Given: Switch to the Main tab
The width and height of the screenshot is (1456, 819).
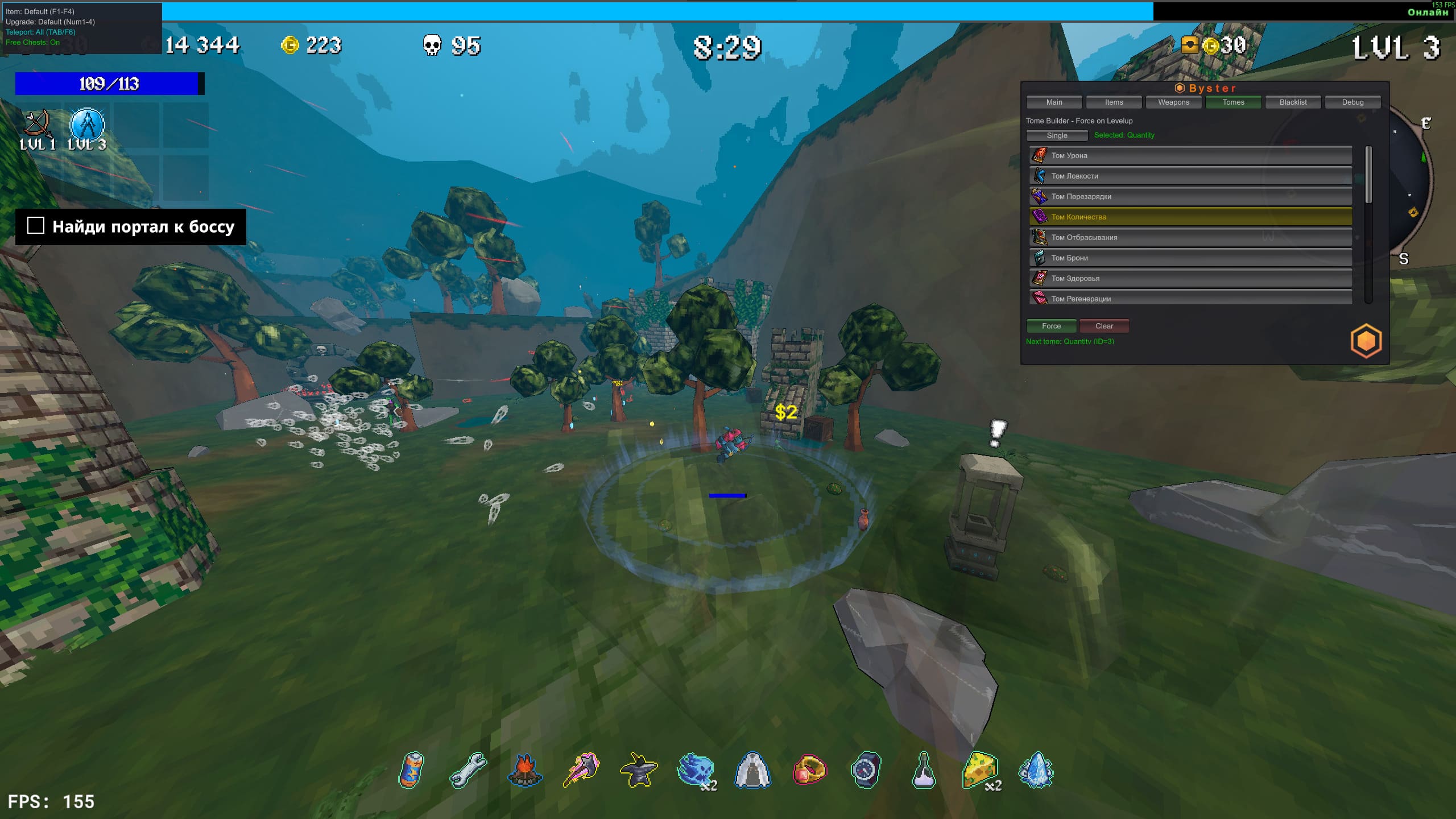Looking at the screenshot, I should 1054,102.
